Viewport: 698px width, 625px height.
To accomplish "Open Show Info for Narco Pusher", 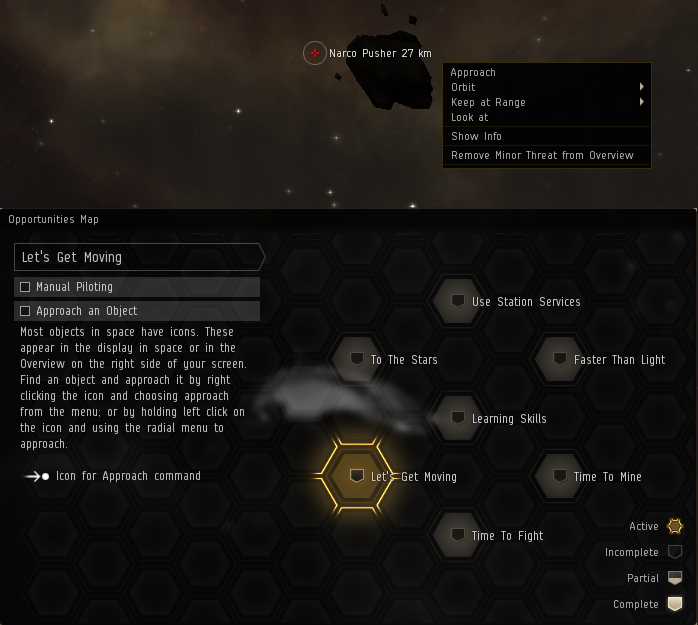I will point(476,136).
